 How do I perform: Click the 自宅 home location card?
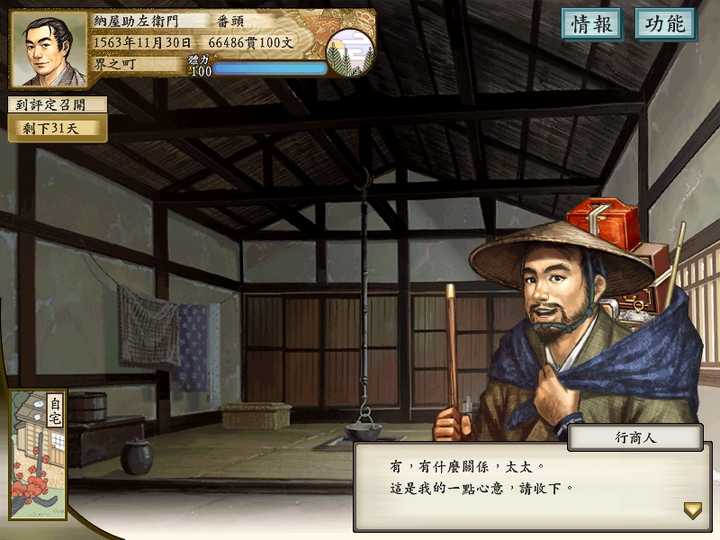point(38,455)
